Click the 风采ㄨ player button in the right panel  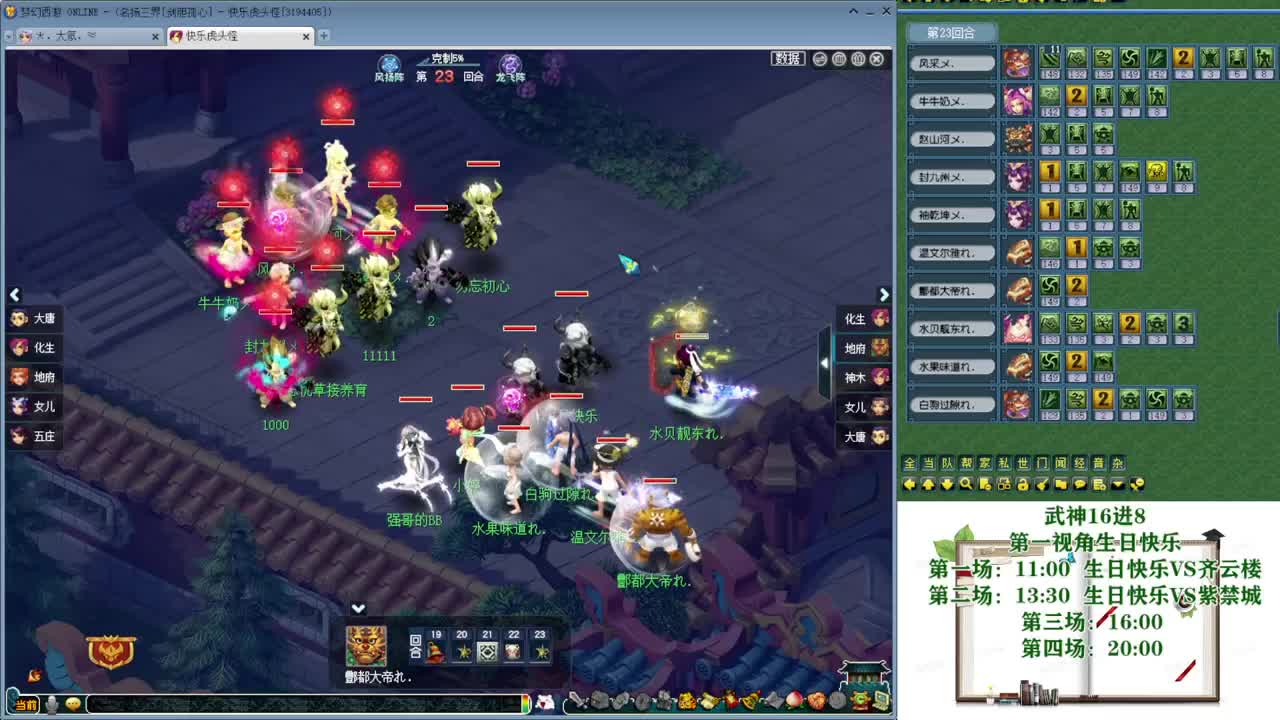[x=951, y=62]
